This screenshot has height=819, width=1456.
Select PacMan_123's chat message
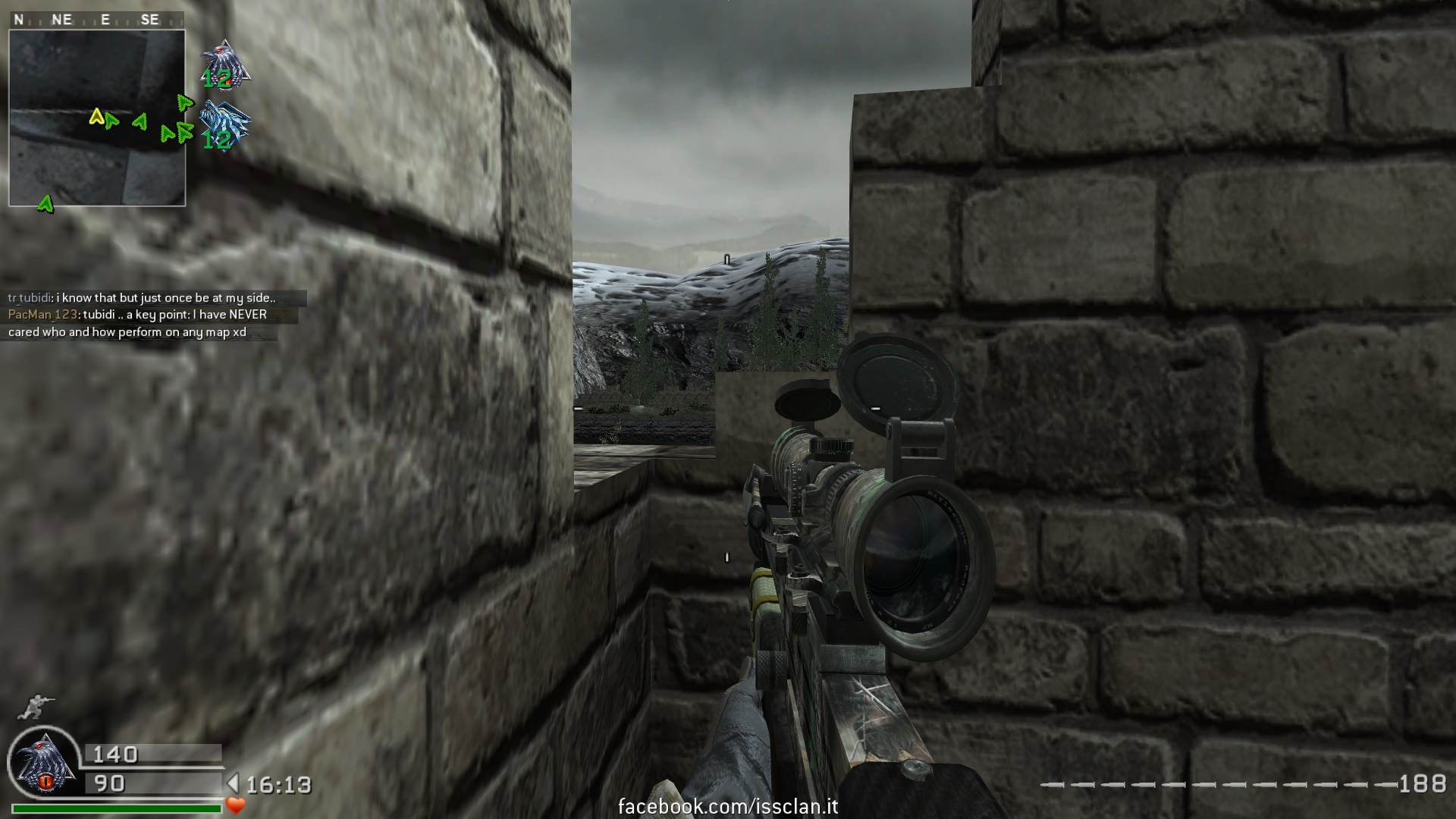point(138,323)
